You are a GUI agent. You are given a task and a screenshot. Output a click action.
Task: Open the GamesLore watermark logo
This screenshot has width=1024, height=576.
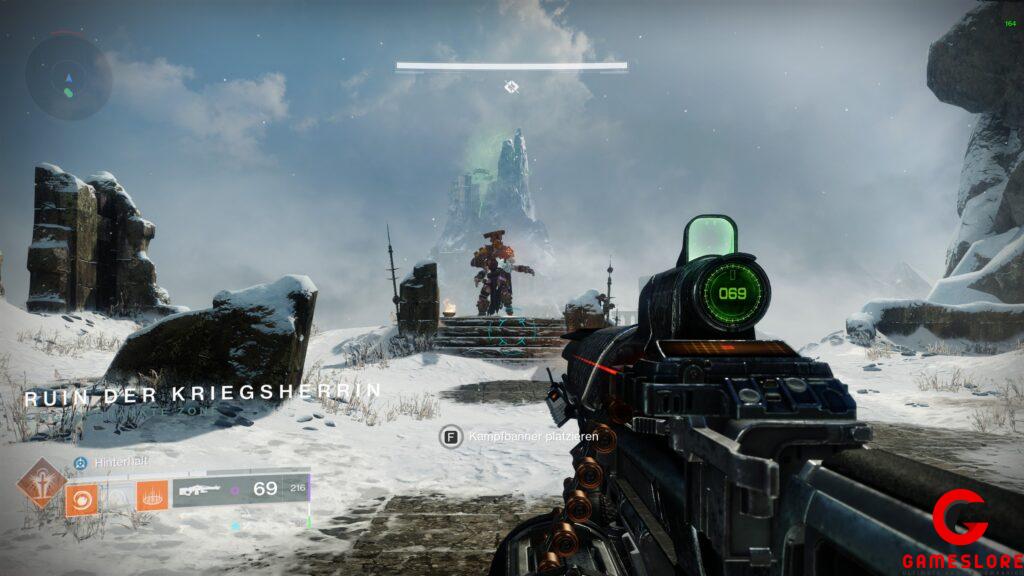pos(961,530)
